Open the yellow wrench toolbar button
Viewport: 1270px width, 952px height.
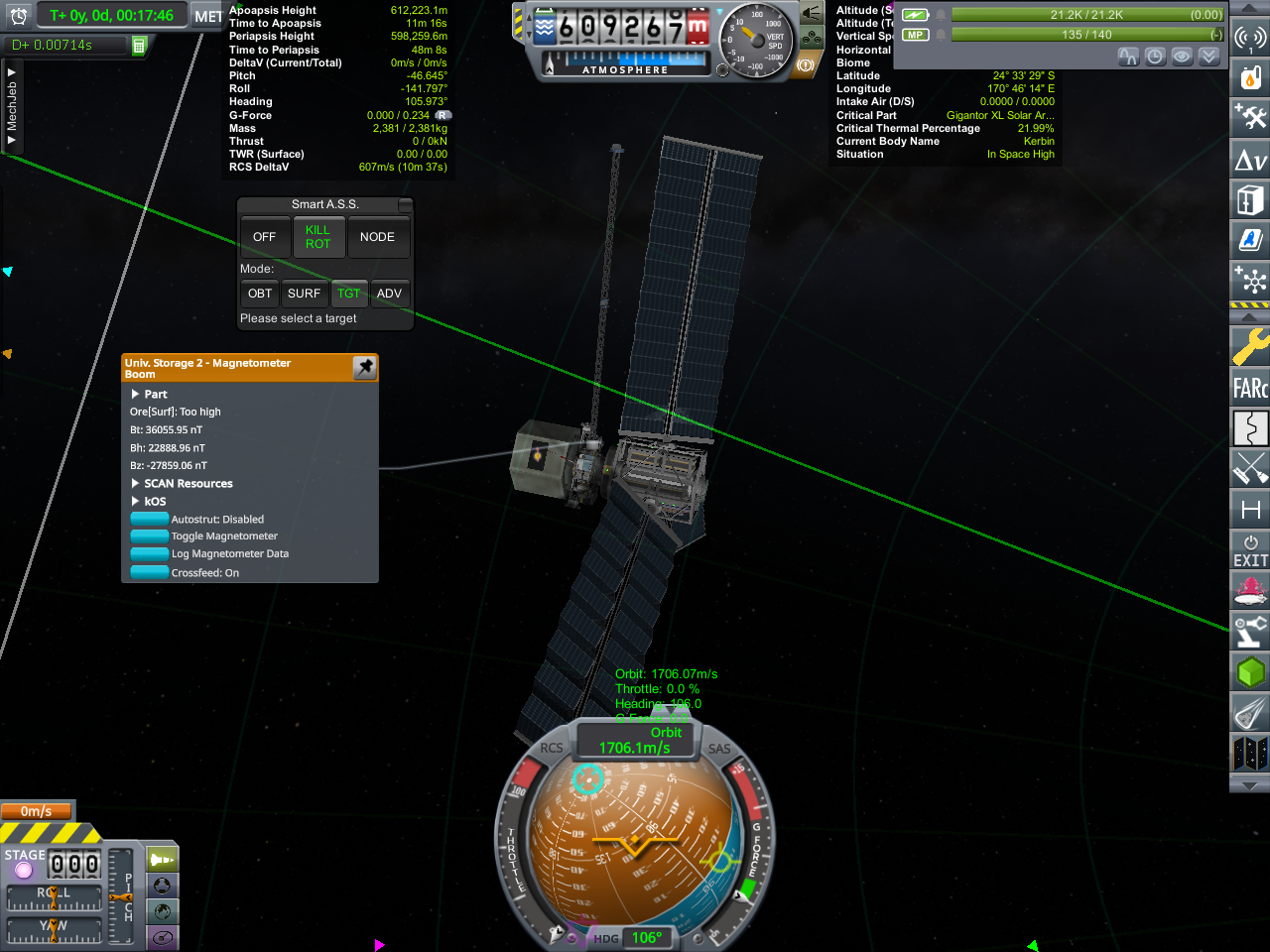(1250, 346)
